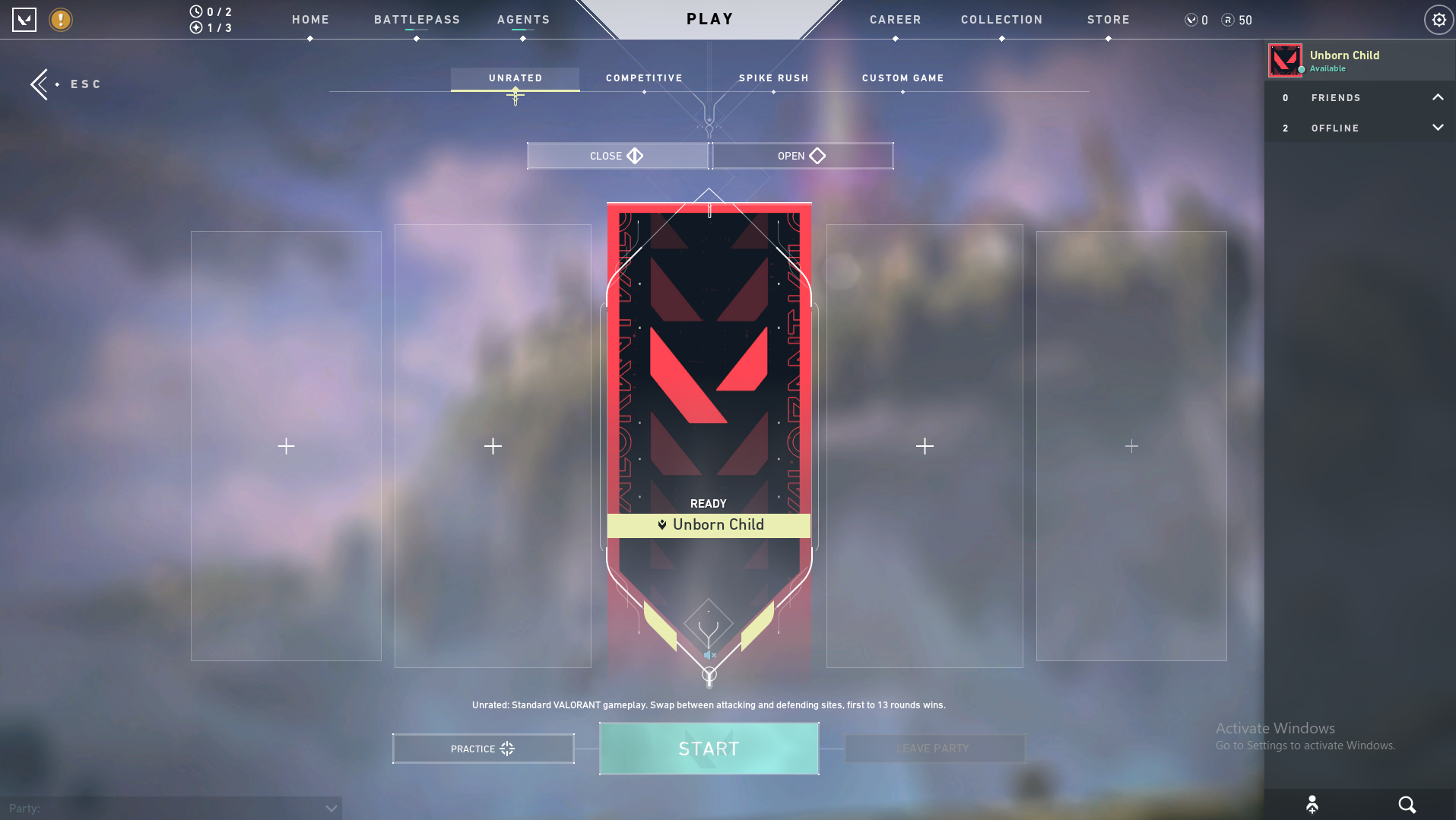The width and height of the screenshot is (1456, 820).
Task: Open the settings gear menu
Action: (x=1438, y=20)
